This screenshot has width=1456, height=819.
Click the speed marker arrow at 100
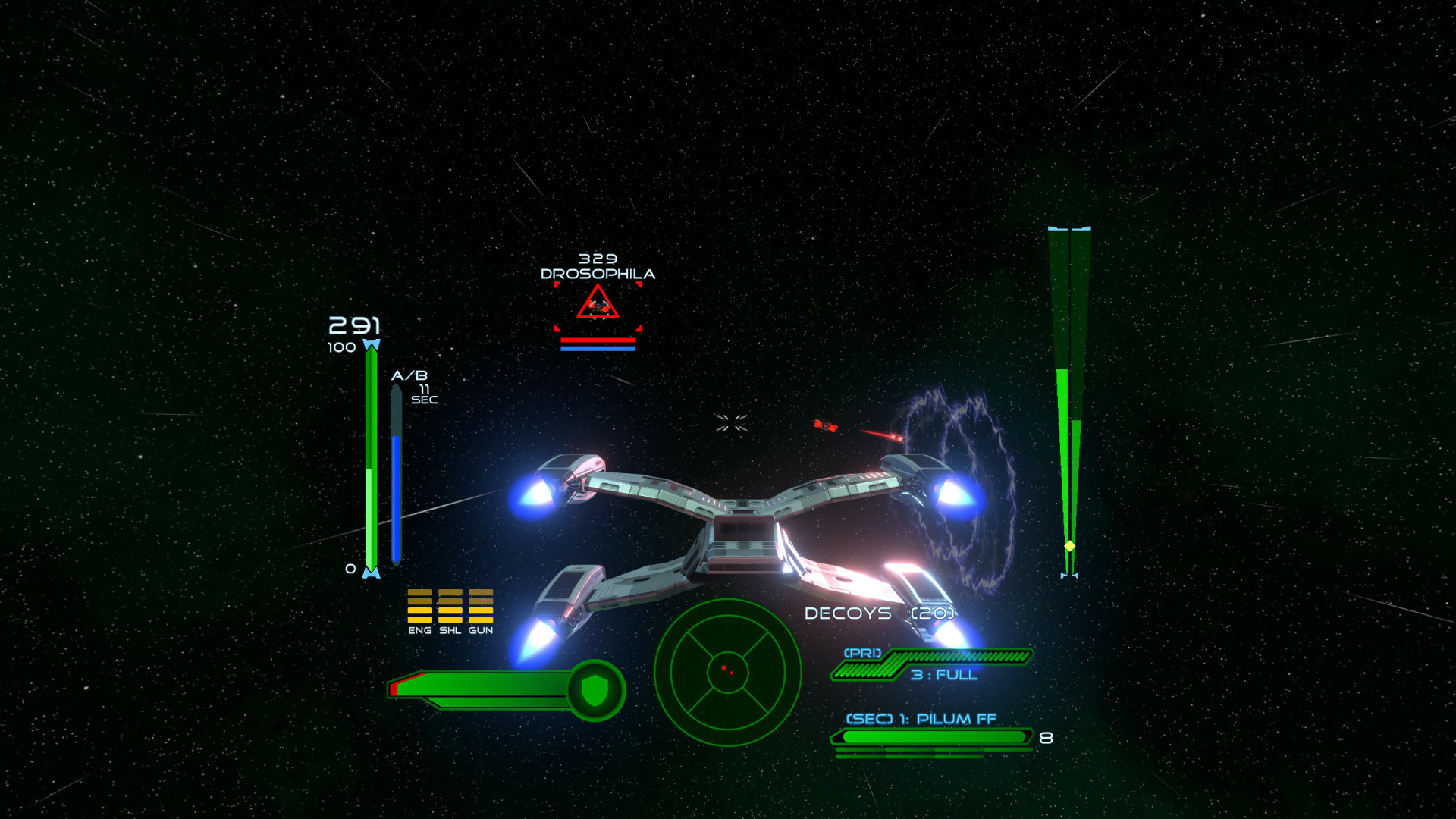(x=371, y=345)
